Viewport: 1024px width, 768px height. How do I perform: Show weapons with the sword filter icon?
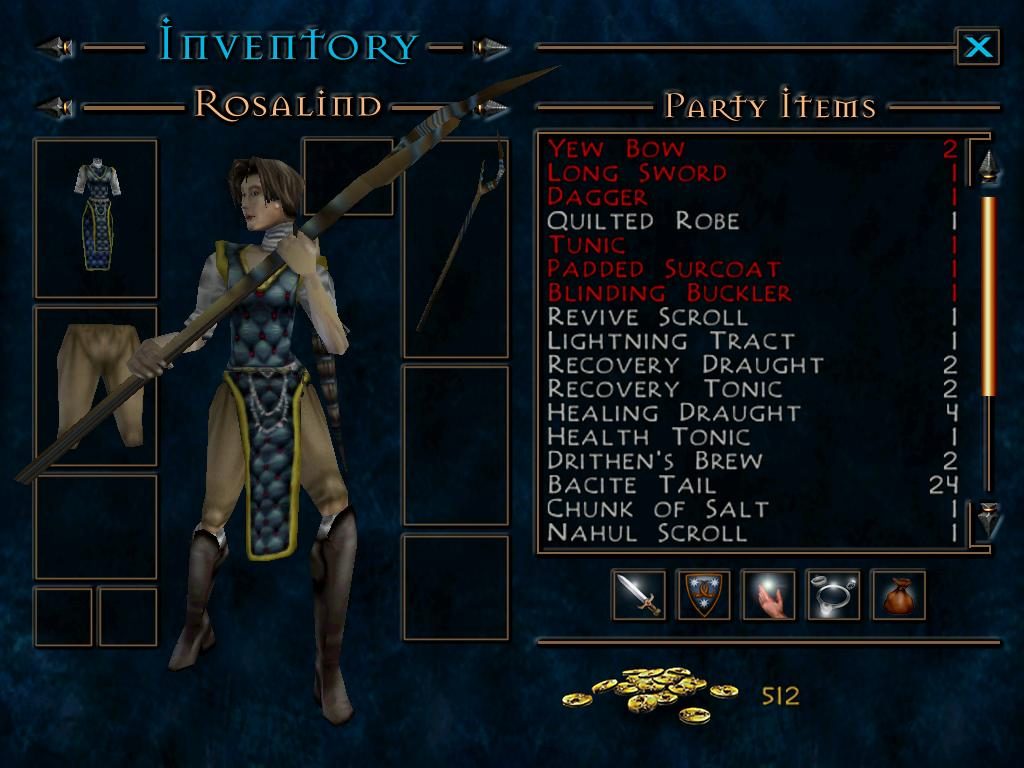click(x=638, y=595)
